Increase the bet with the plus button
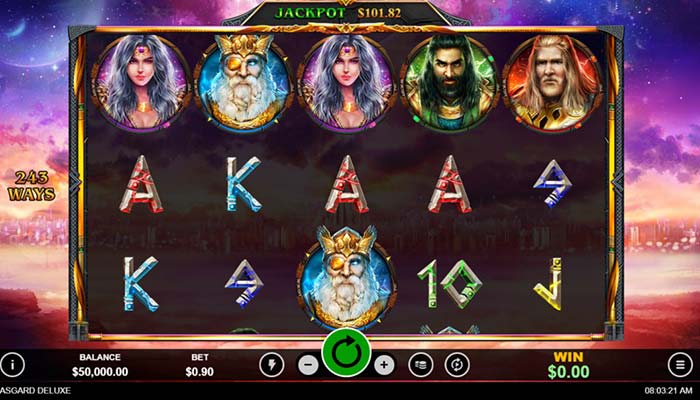Viewport: 700px width, 400px height. point(385,365)
